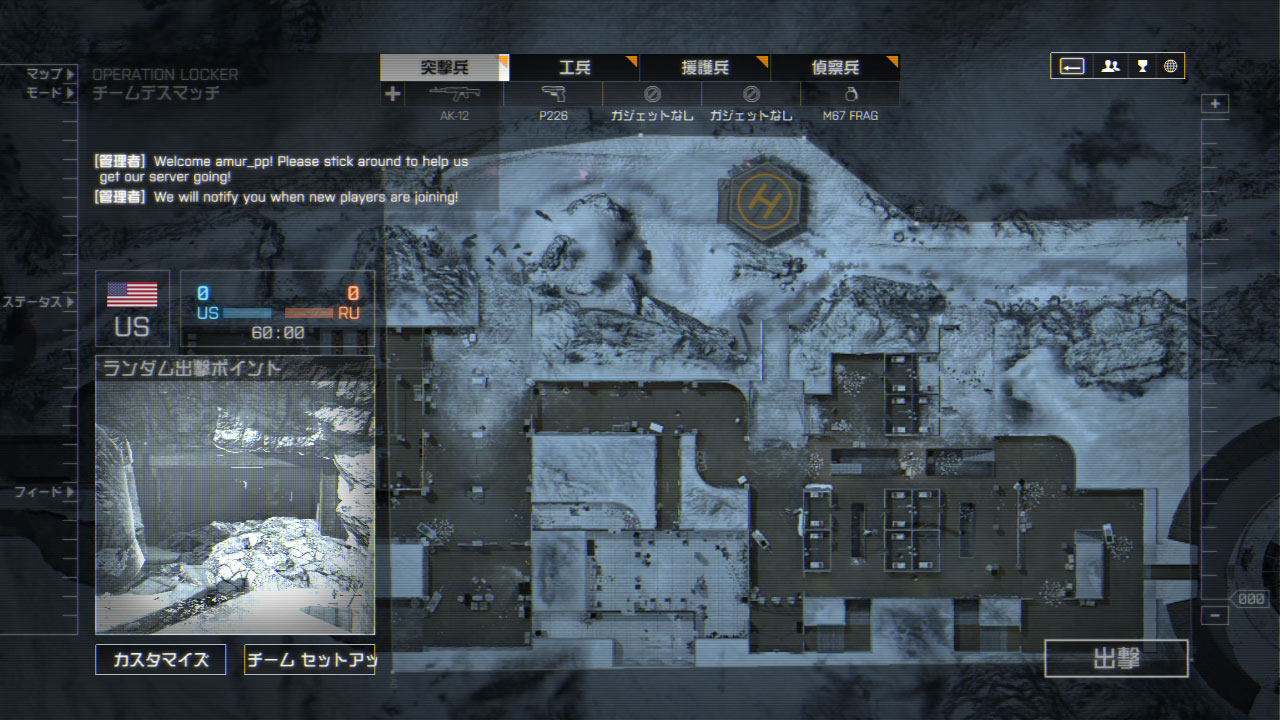
Task: Open the squad players icon
Action: point(1110,67)
